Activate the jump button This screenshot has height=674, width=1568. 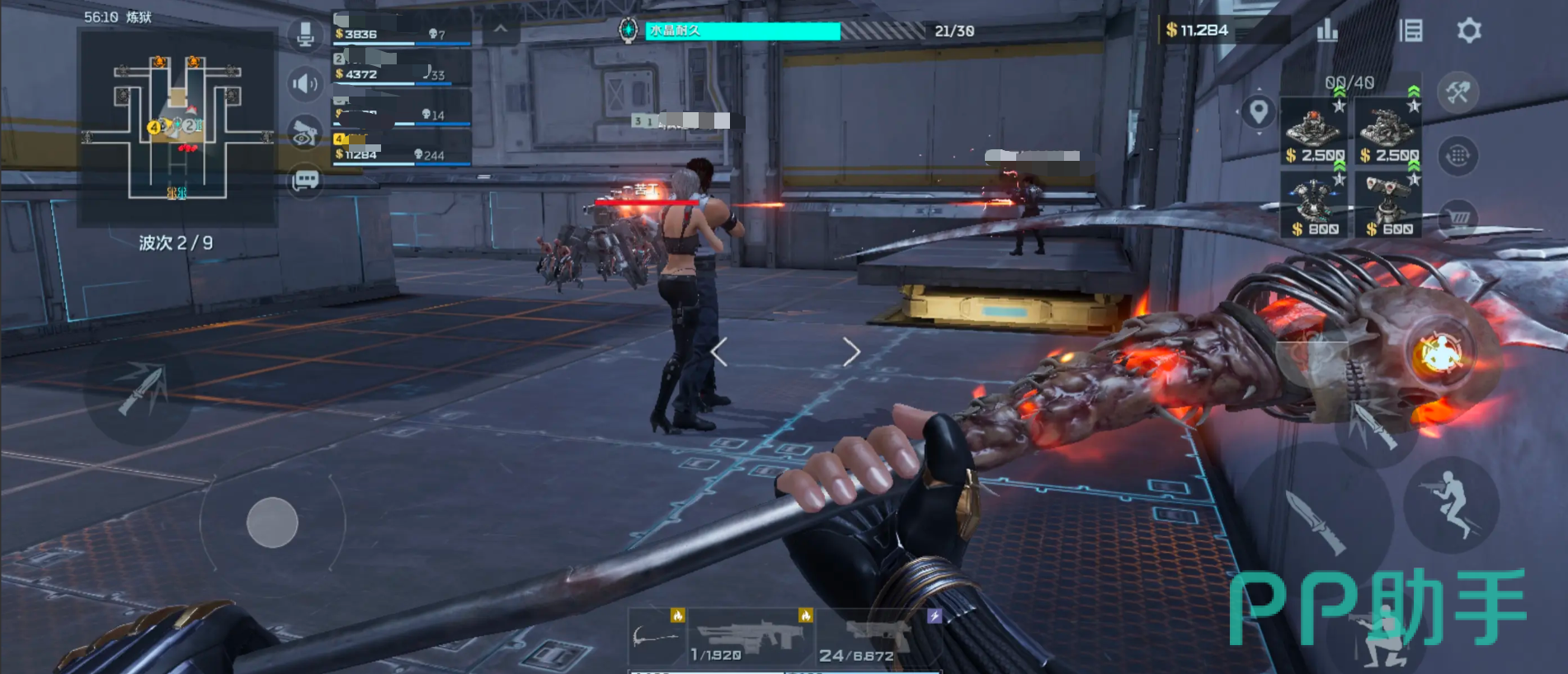[1451, 504]
